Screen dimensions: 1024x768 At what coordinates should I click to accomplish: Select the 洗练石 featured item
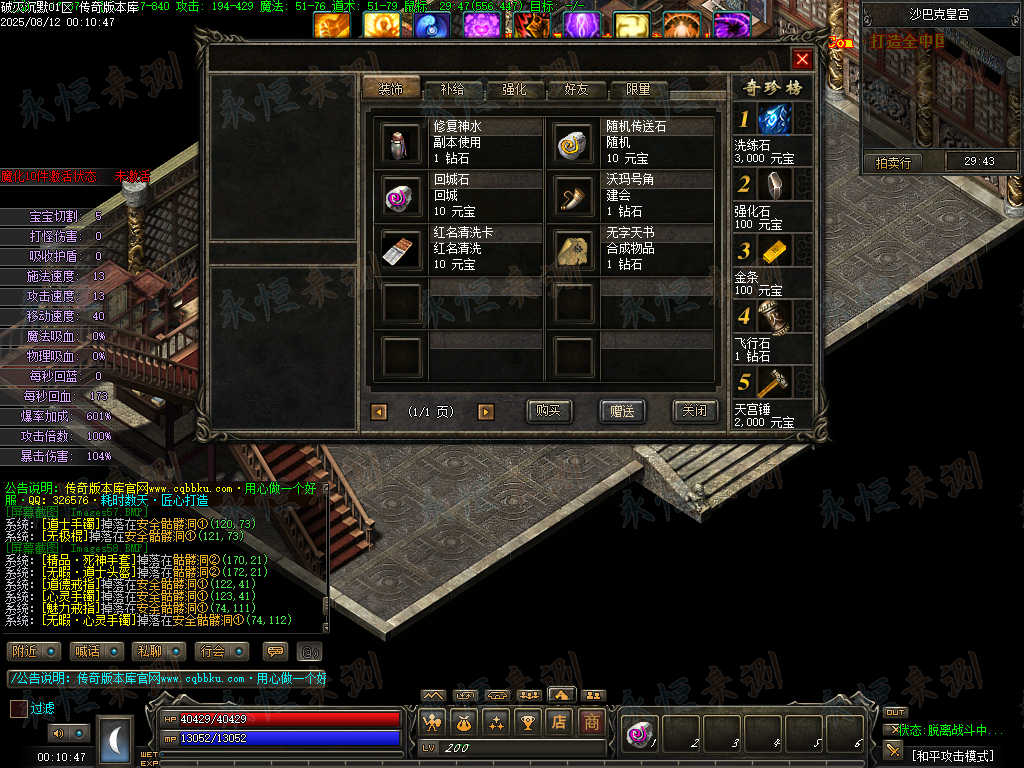coord(774,120)
